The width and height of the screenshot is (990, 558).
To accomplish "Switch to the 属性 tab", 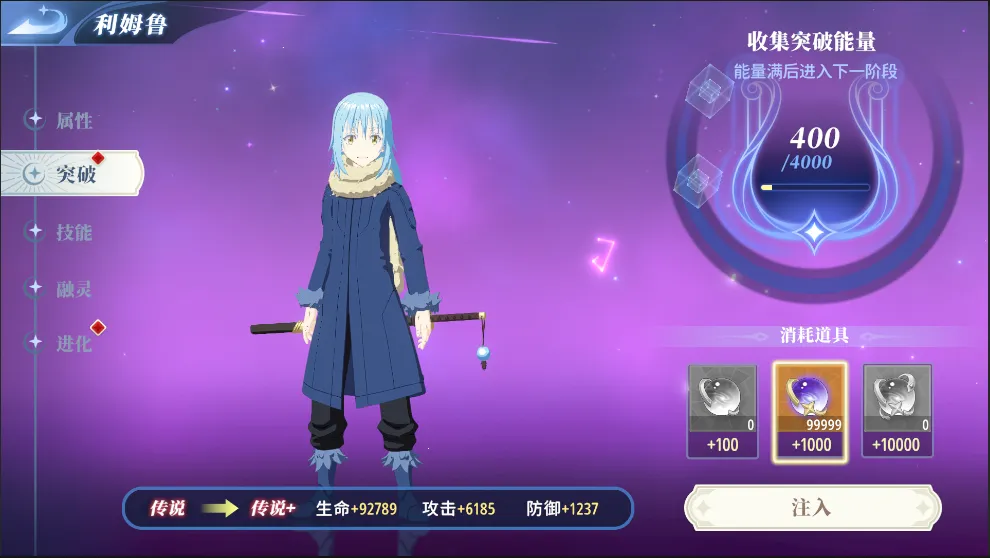I will (72, 121).
